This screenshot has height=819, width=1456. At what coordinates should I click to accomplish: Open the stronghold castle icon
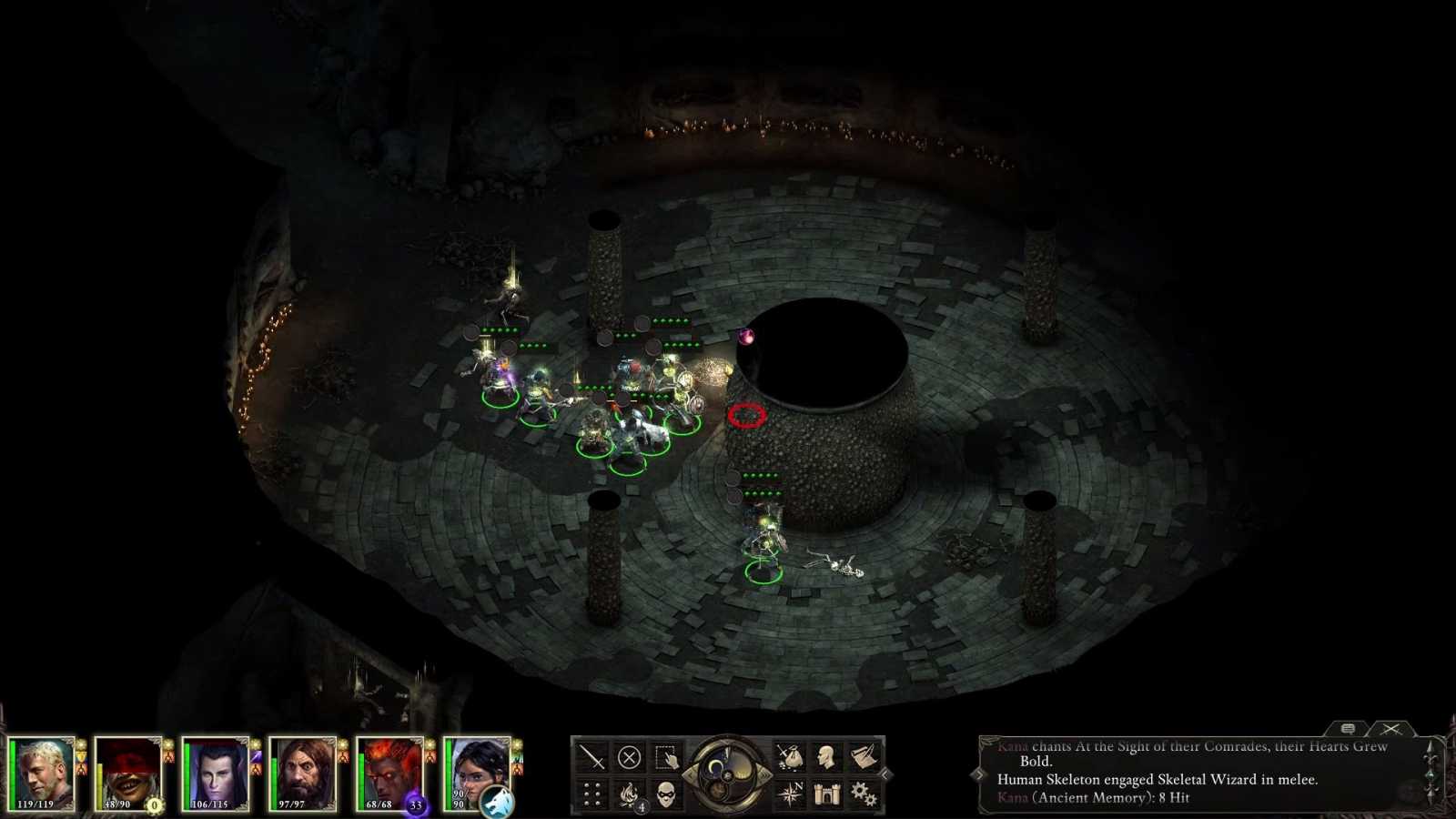click(826, 793)
